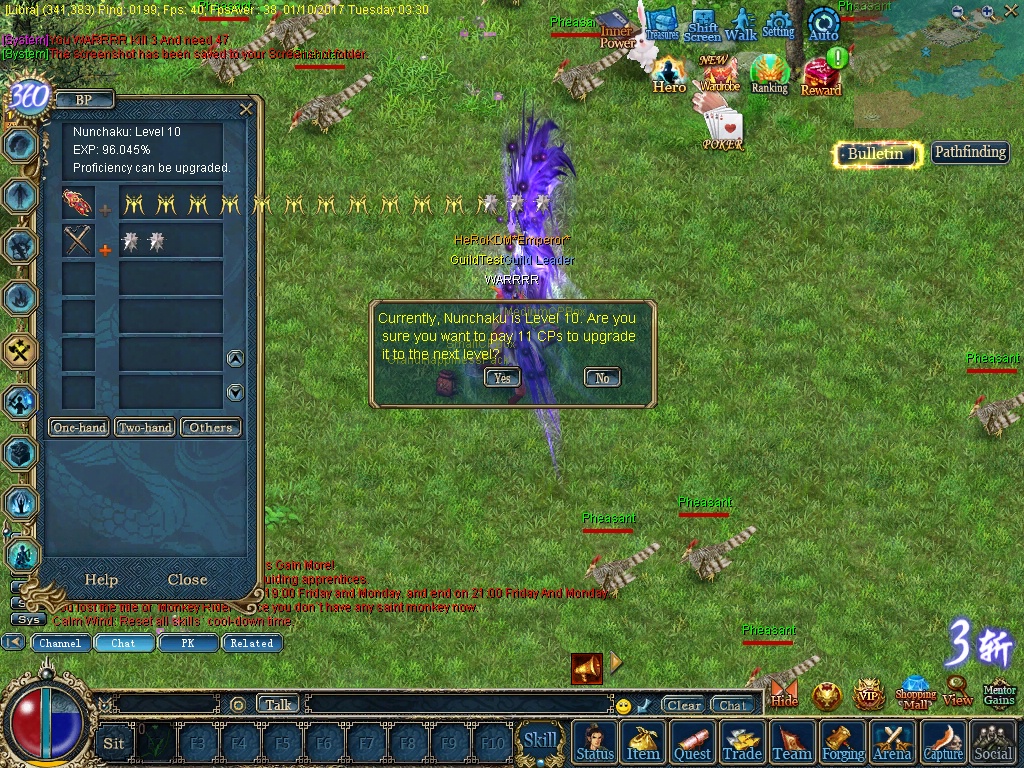Open the Skill wheel button
The image size is (1024, 768).
(541, 740)
